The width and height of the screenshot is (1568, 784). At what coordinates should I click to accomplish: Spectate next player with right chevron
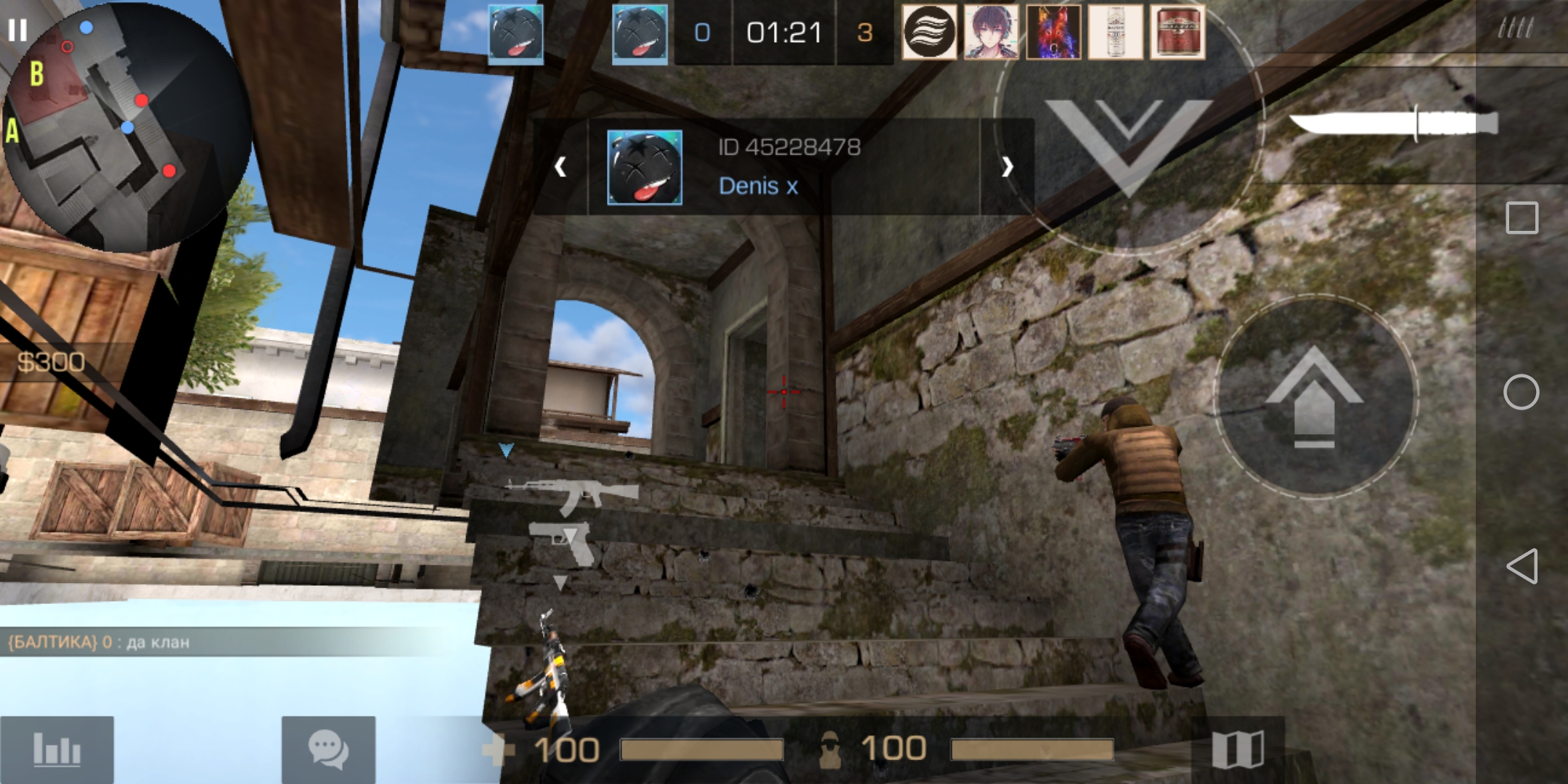click(x=1008, y=167)
